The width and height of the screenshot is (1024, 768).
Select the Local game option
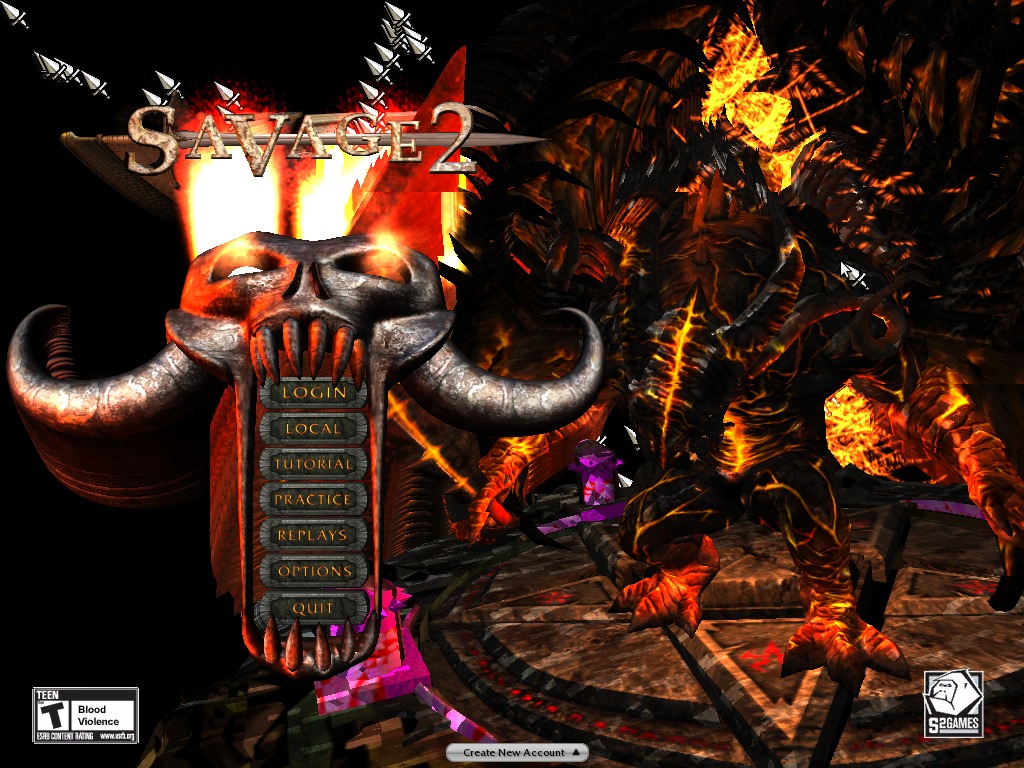pos(313,429)
